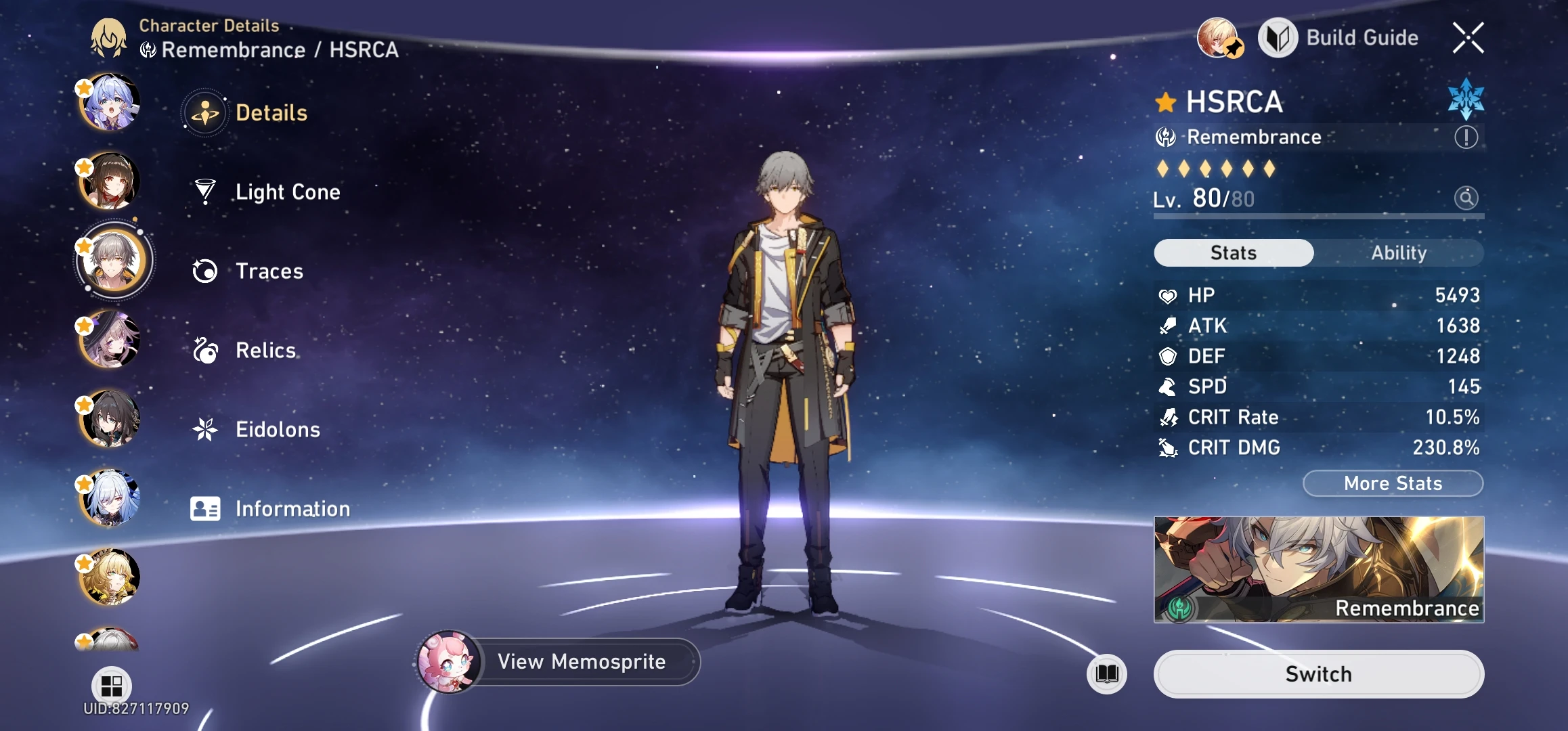Click View Memosprite
Viewport: 1568px width, 731px height.
click(x=582, y=662)
